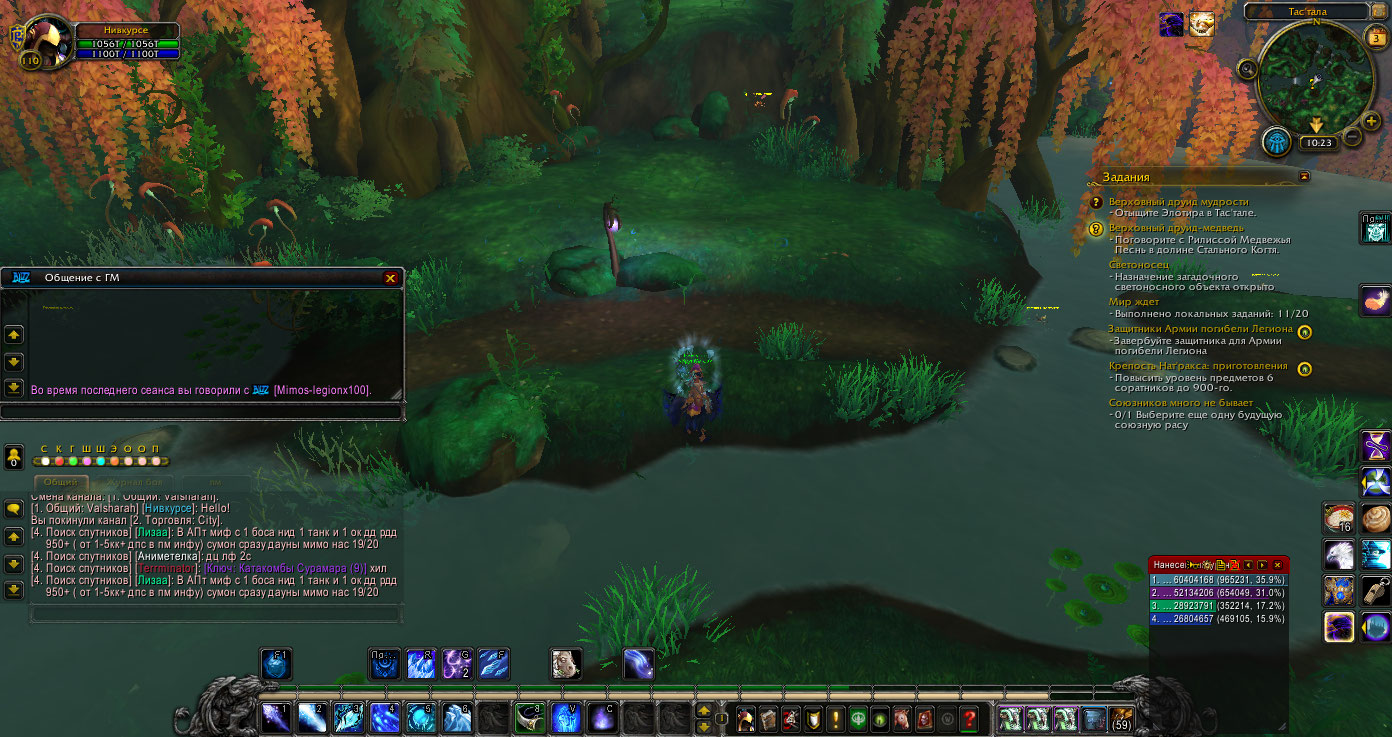This screenshot has height=737, width=1392.
Task: Close the damage meter window
Action: 1277,565
